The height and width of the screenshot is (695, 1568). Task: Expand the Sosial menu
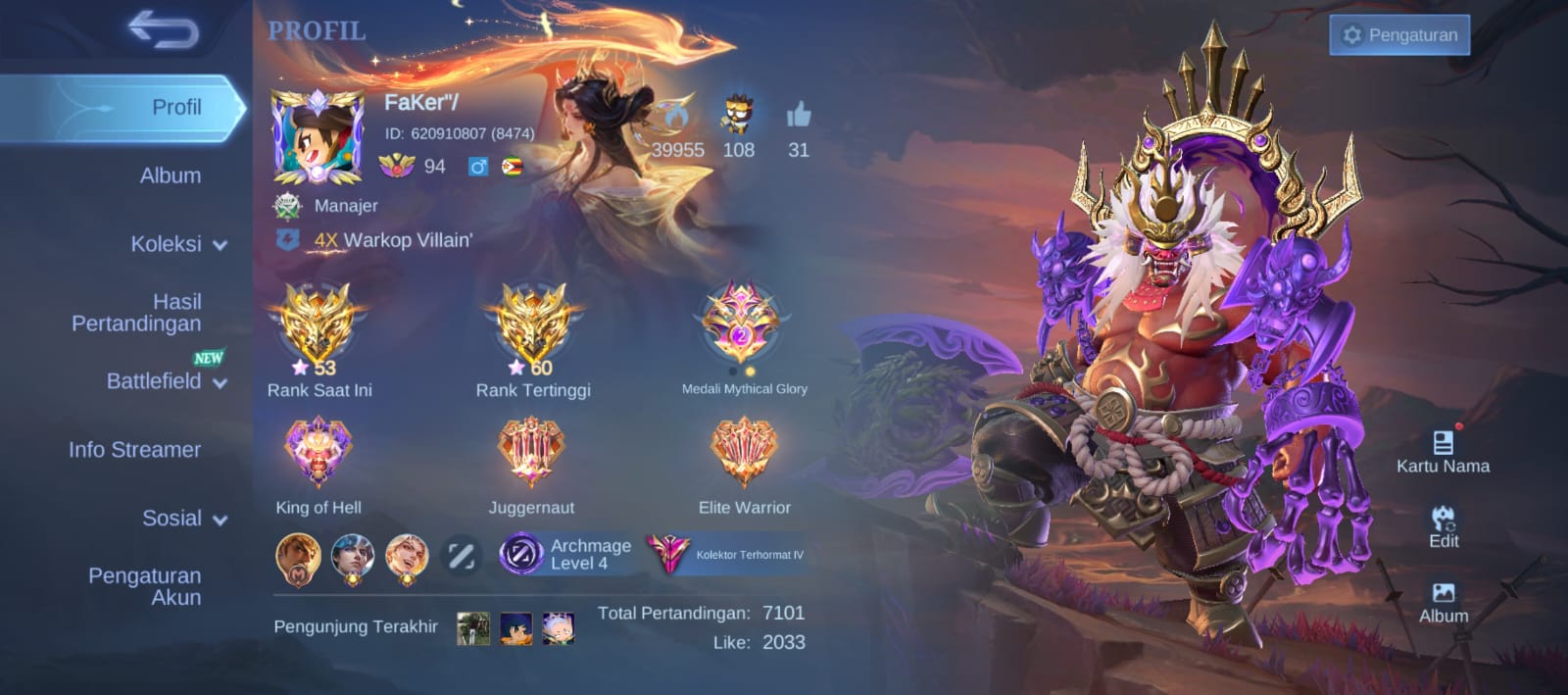click(x=183, y=519)
